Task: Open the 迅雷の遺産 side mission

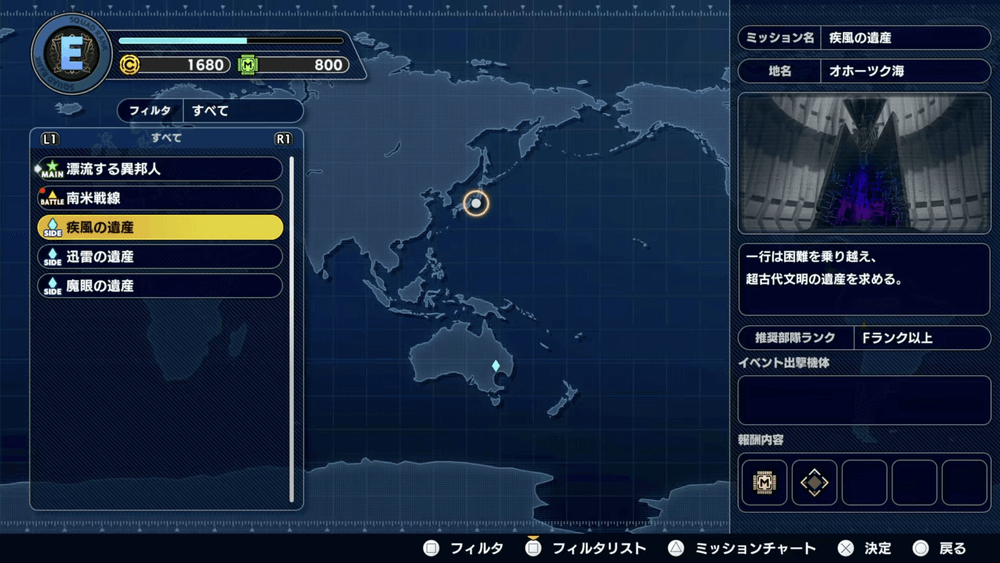Action: 160,256
